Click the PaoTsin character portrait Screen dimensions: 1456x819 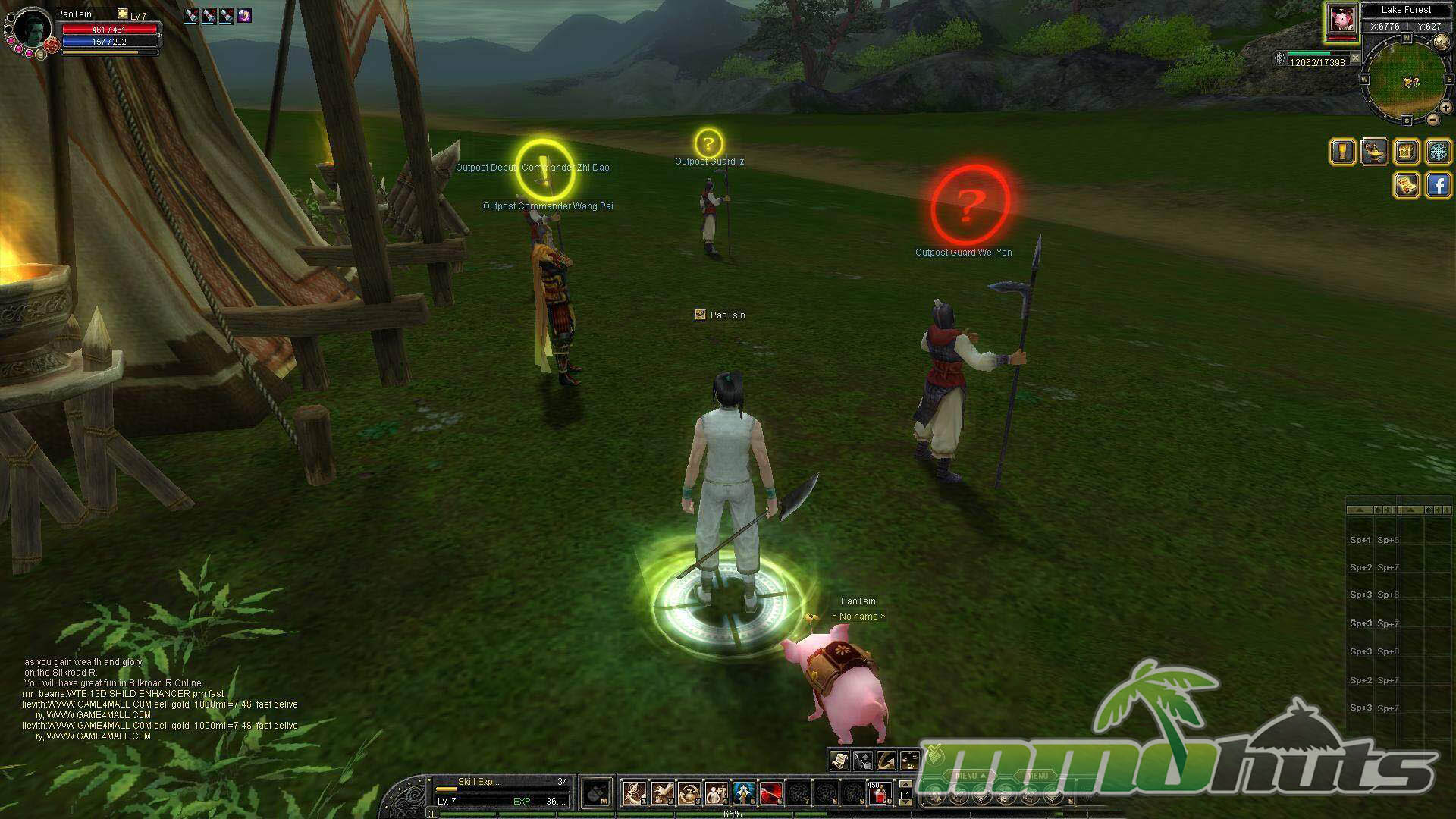[32, 29]
